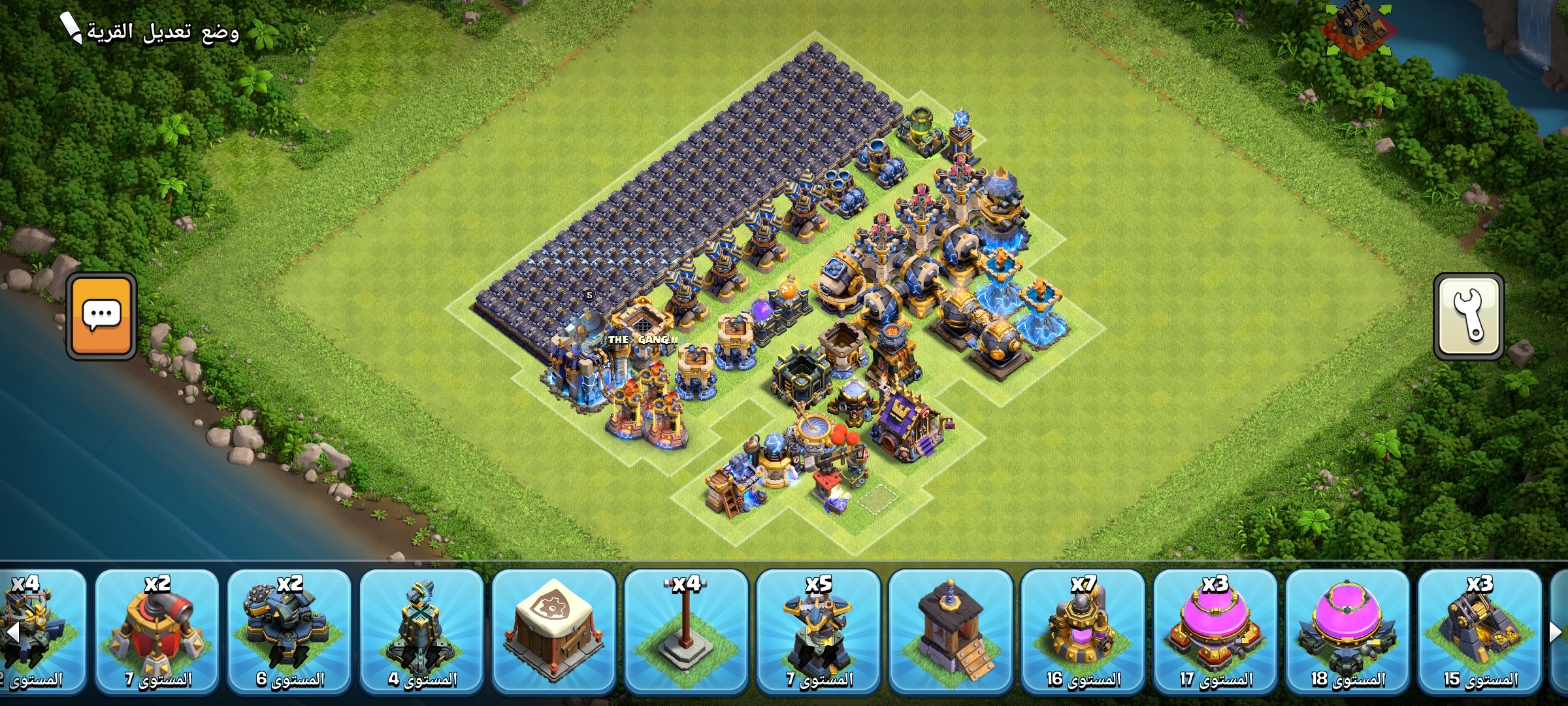This screenshot has width=1568, height=706.
Task: Show more buildings with the right tray arrow
Action: [1556, 632]
